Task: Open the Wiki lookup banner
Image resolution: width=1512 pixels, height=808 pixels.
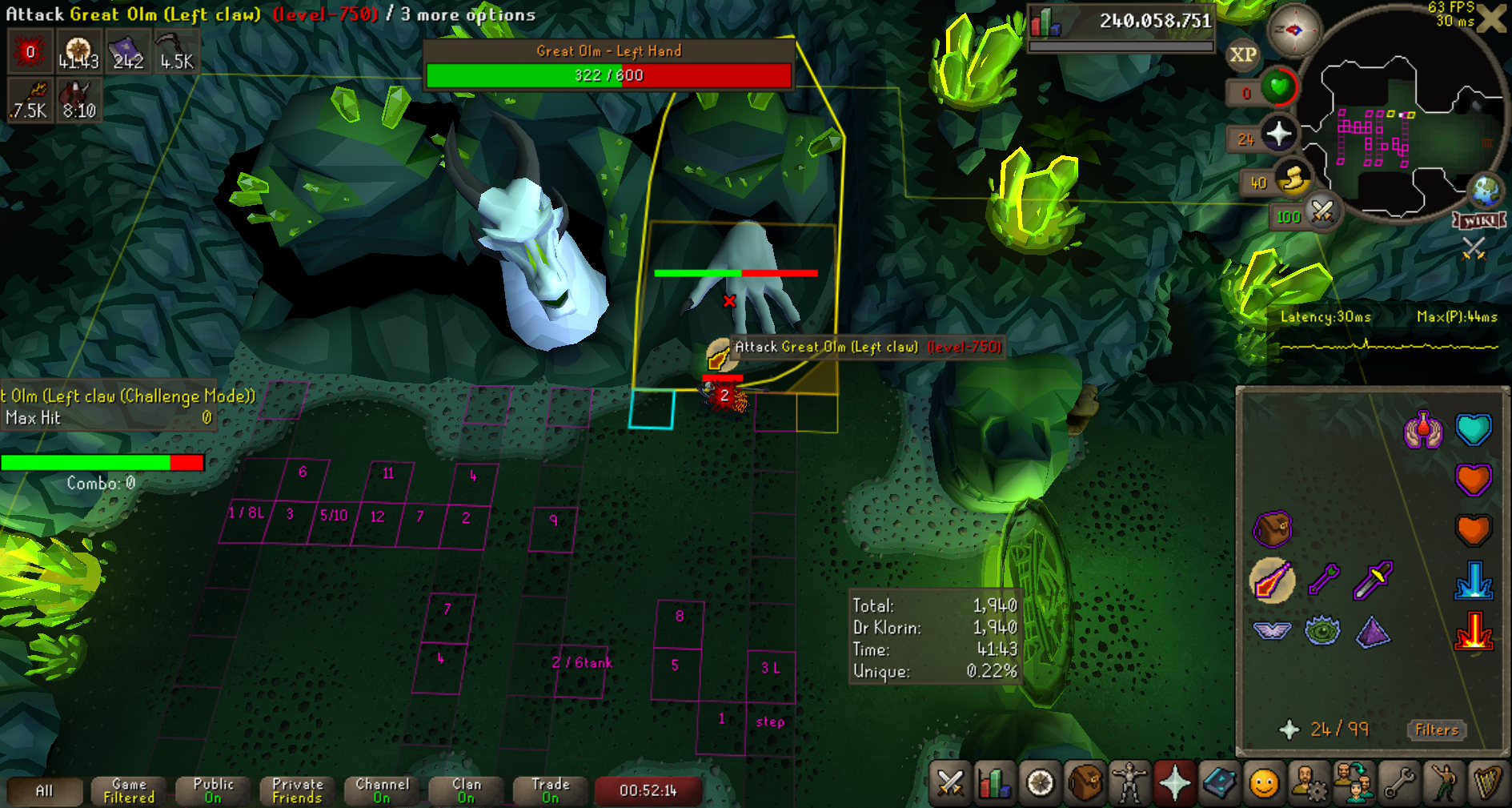Action: 1479,220
